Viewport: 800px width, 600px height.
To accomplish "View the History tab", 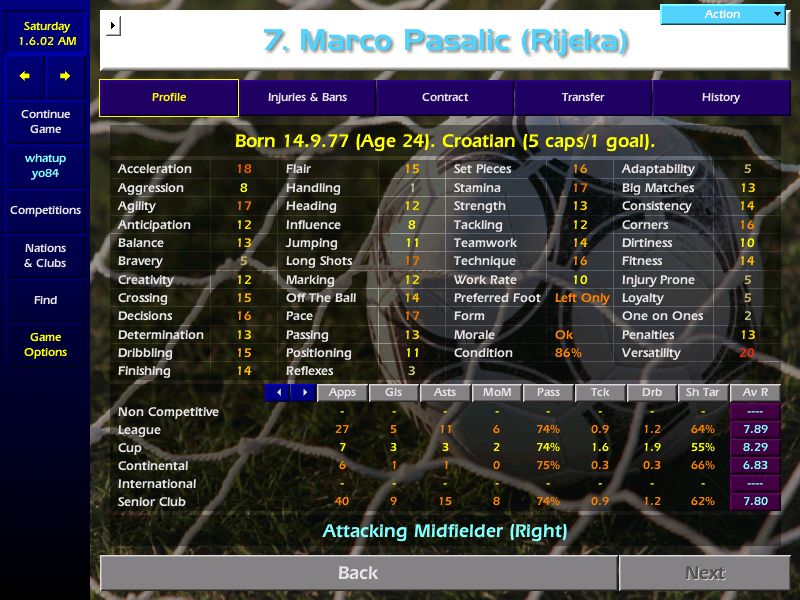I will (x=720, y=97).
